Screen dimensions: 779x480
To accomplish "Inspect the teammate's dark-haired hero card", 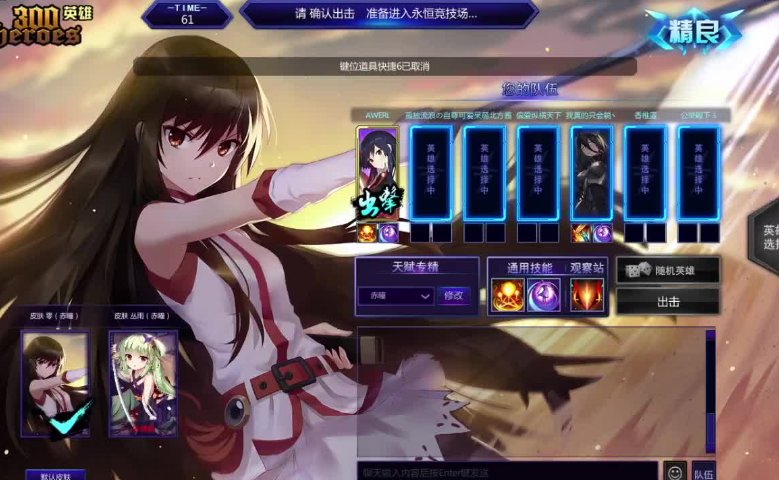I will (591, 174).
